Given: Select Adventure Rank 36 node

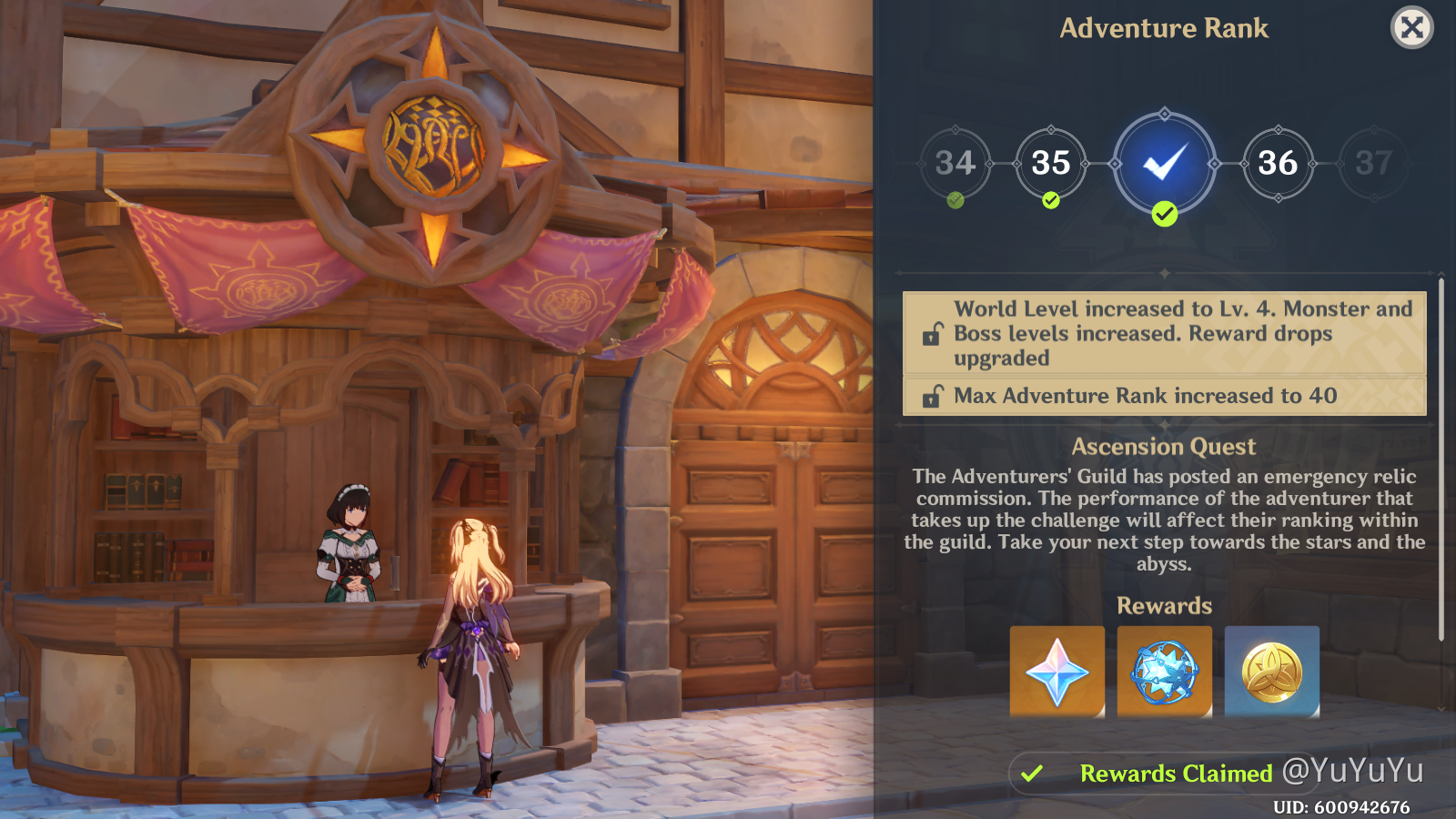Looking at the screenshot, I should [1278, 164].
